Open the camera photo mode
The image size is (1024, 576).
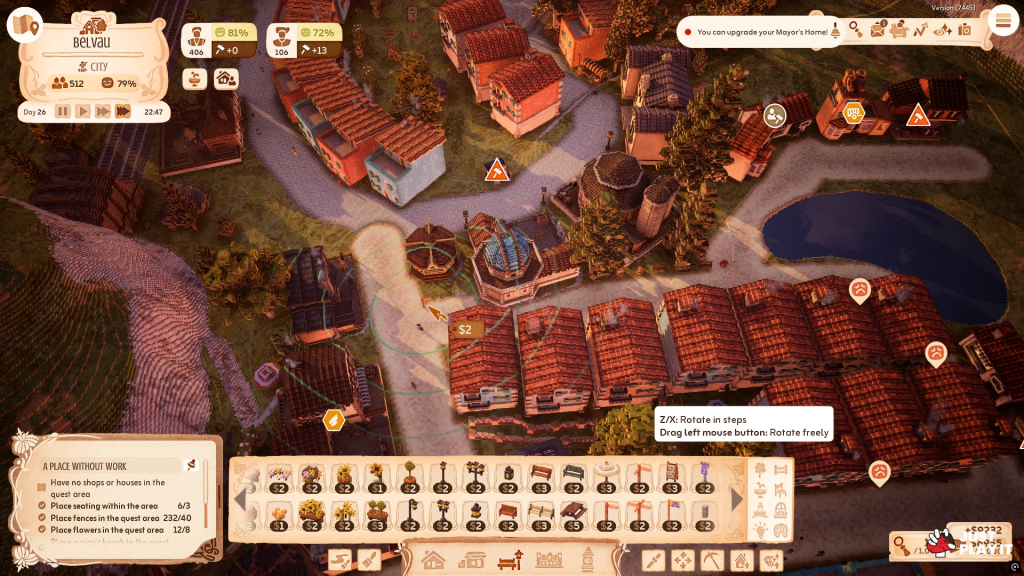(x=965, y=30)
